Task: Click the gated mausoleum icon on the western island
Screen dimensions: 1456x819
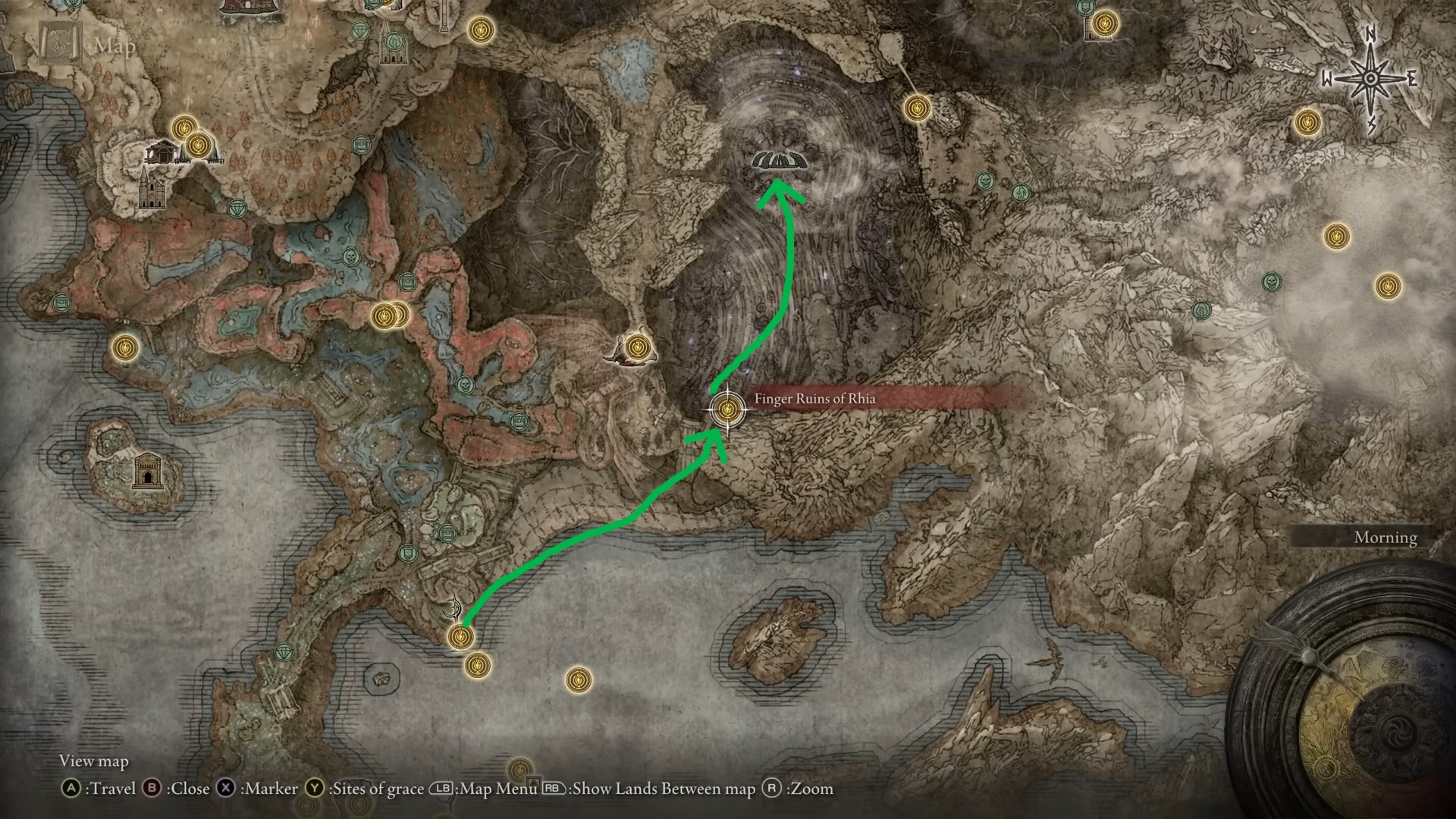Action: [x=146, y=473]
